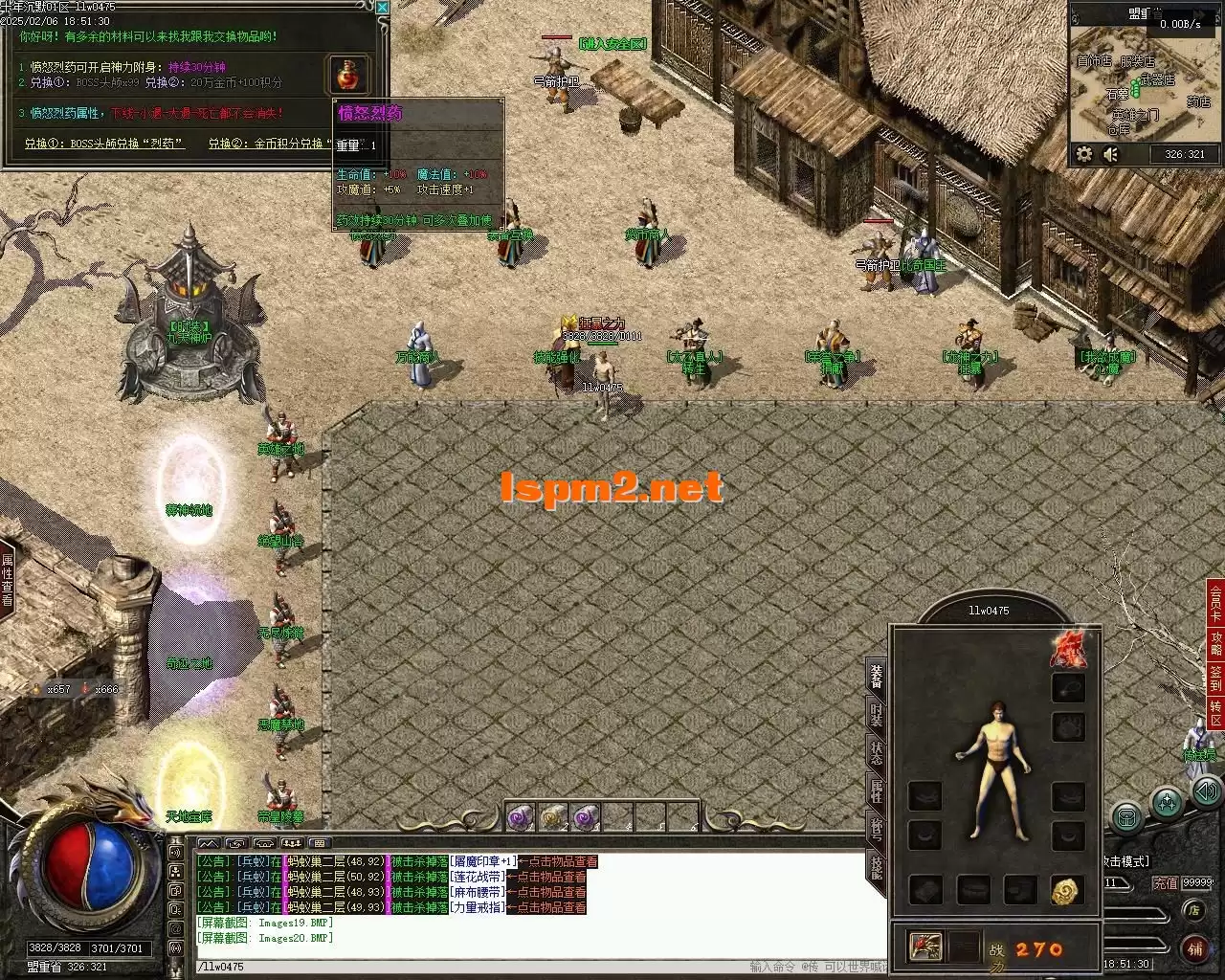Open the 属性 tab in character panel
Screen dimensions: 1225x980
tap(876, 791)
